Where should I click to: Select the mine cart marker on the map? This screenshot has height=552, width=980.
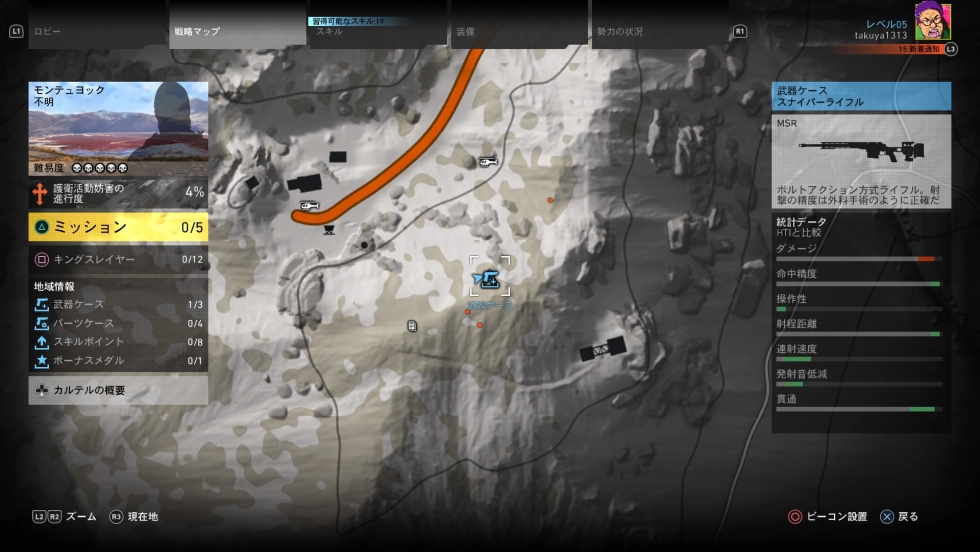click(329, 229)
